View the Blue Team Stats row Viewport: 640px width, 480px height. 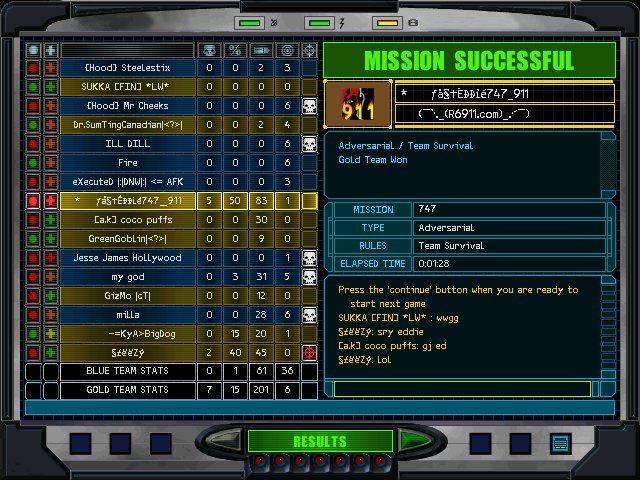128,372
